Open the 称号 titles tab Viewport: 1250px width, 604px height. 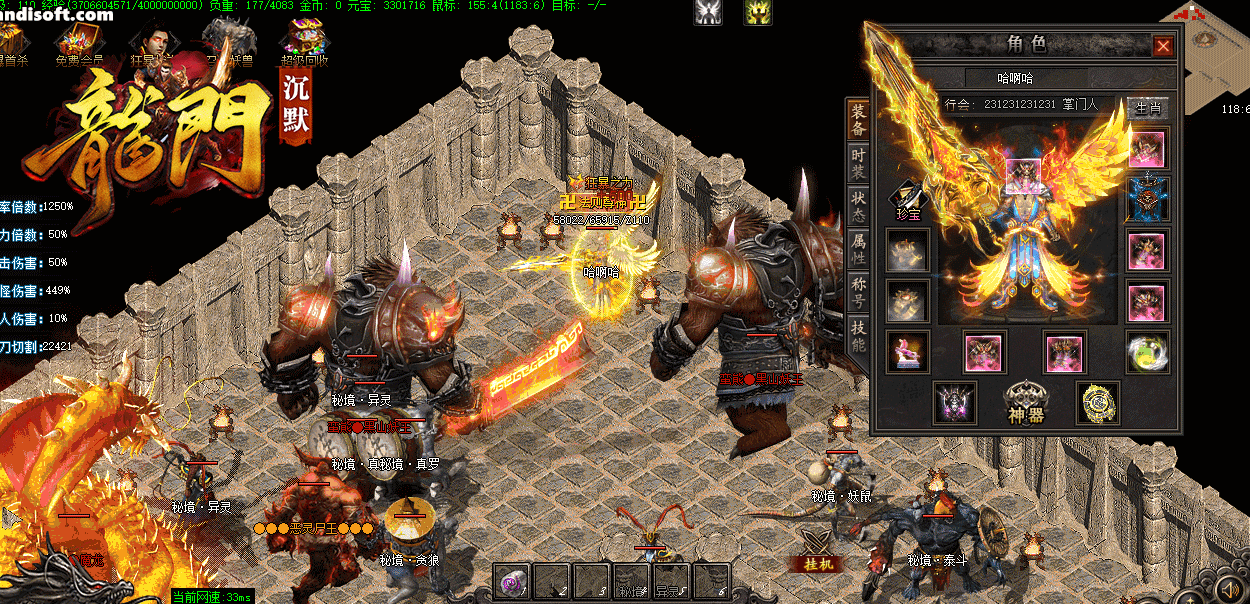tap(858, 293)
